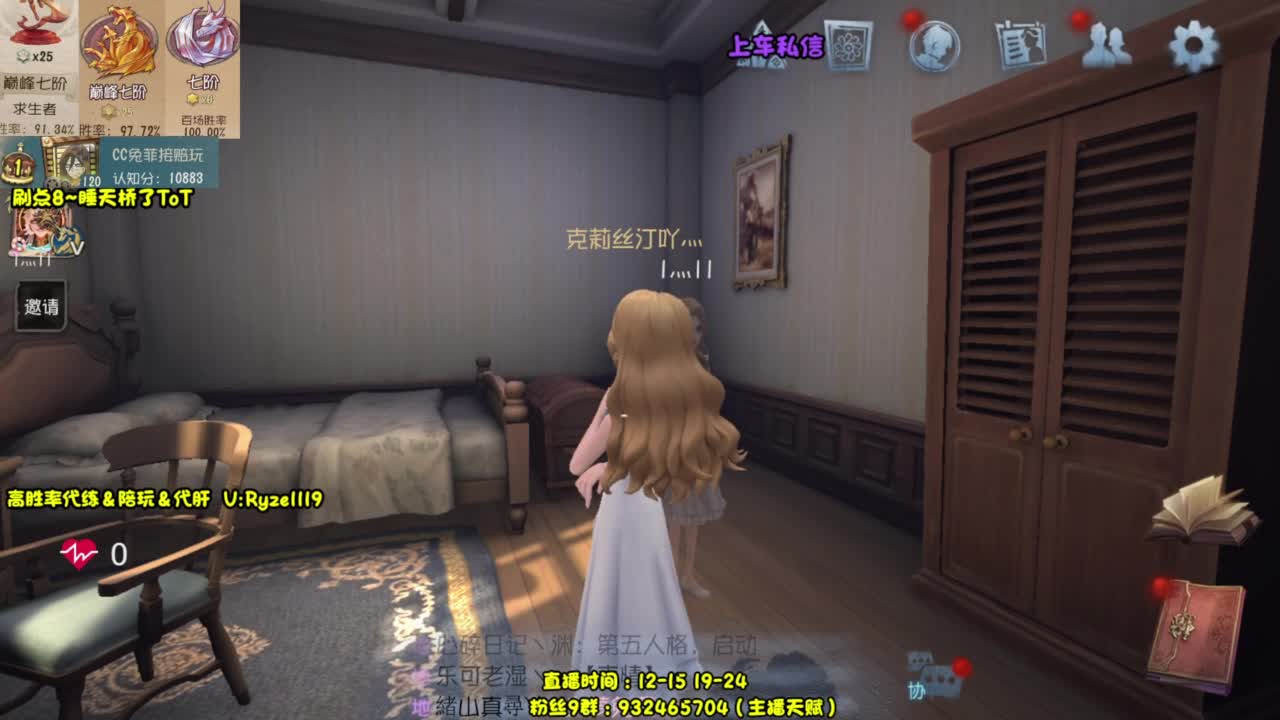The image size is (1280, 720).
Task: Click the 协 team chat icon
Action: pos(915,688)
